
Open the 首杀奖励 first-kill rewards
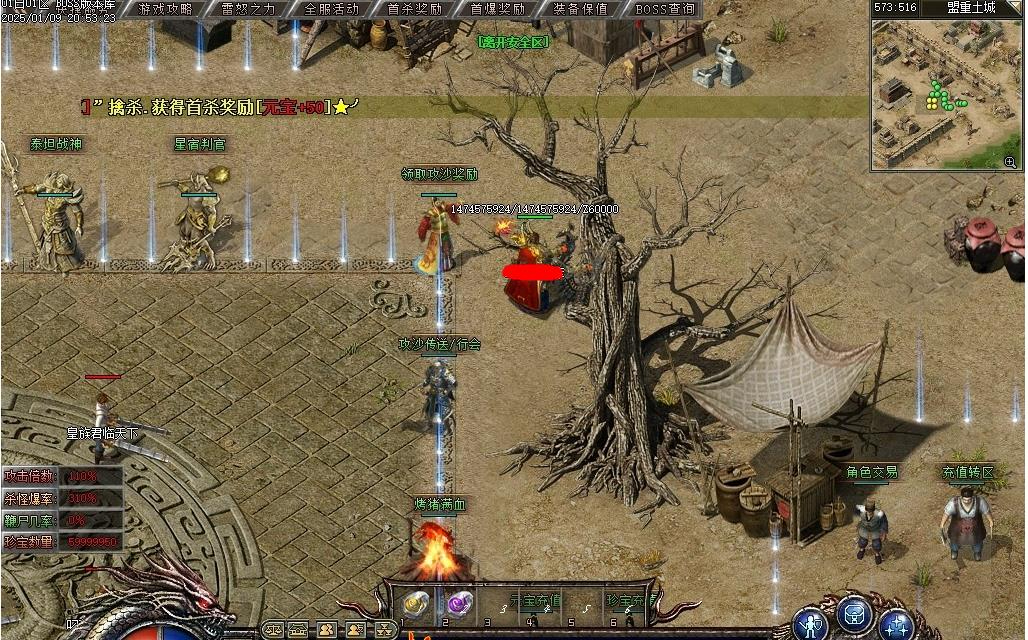414,9
